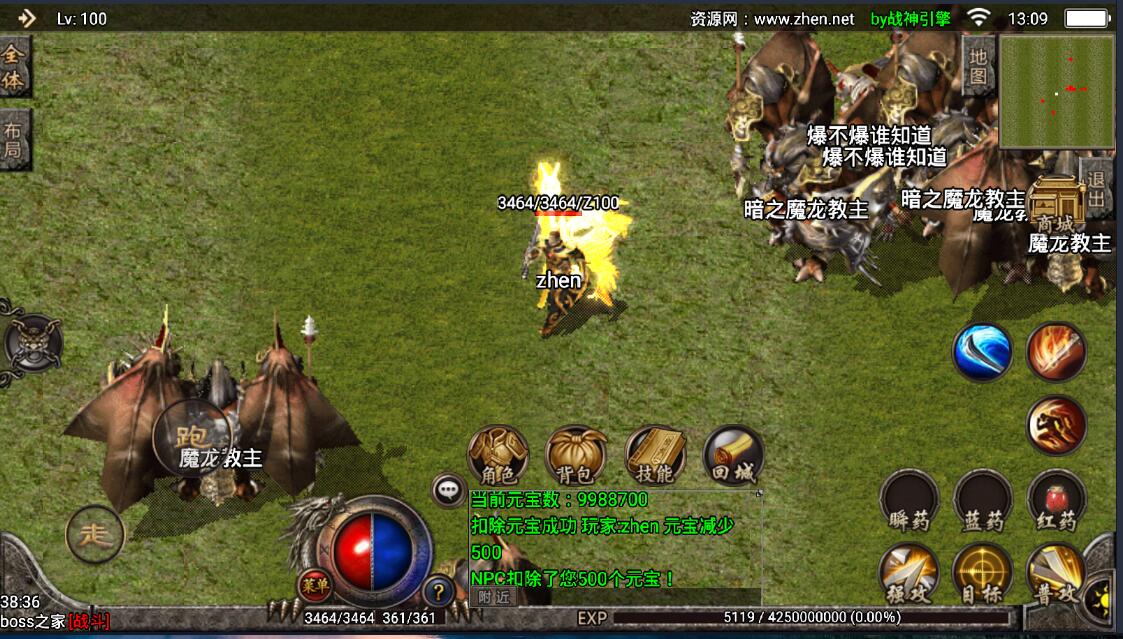
Task: Open the question mark help button
Action: click(437, 592)
